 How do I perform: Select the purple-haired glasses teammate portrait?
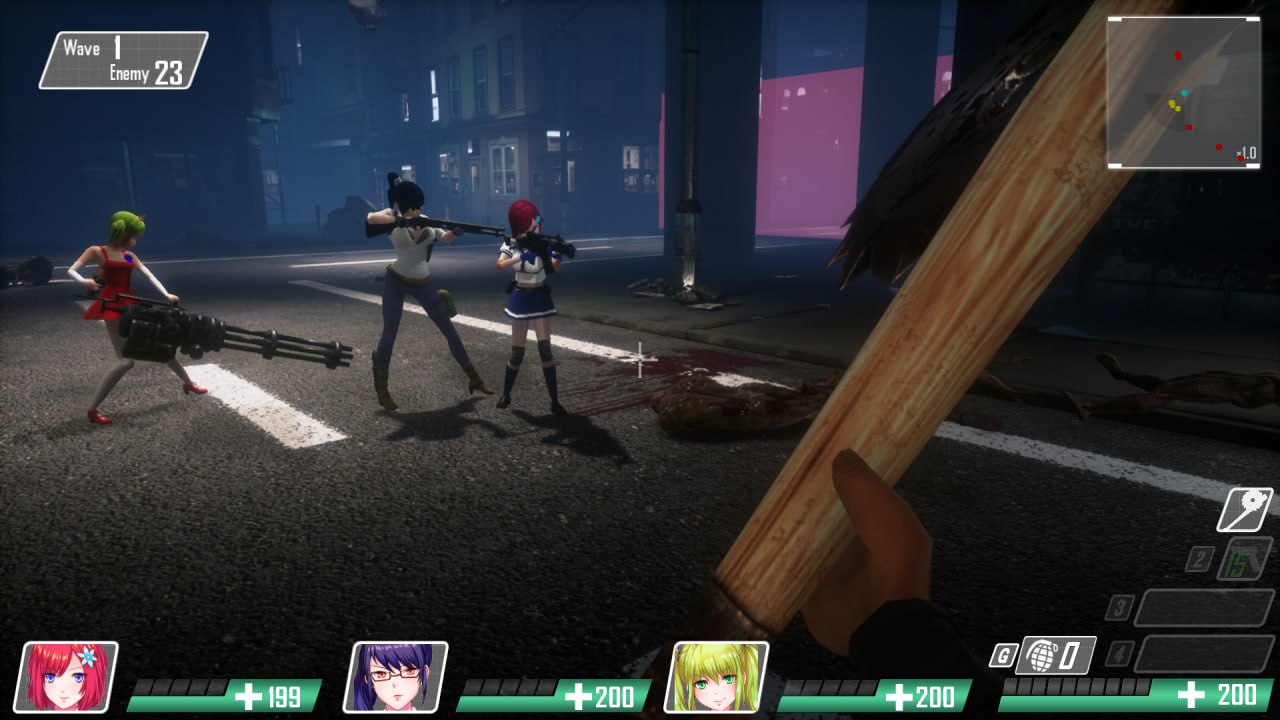[396, 677]
